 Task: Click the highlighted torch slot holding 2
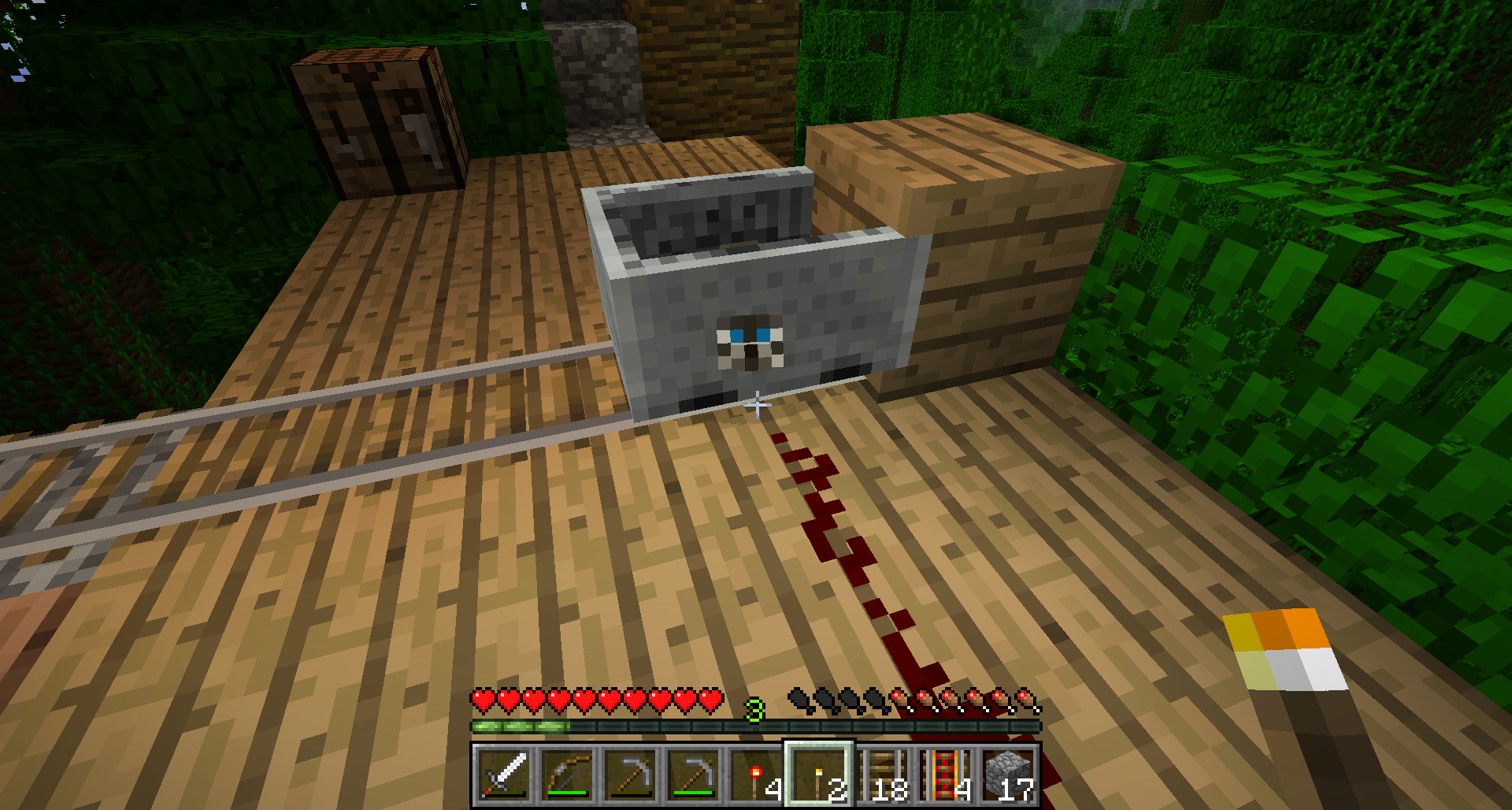pyautogui.click(x=820, y=775)
